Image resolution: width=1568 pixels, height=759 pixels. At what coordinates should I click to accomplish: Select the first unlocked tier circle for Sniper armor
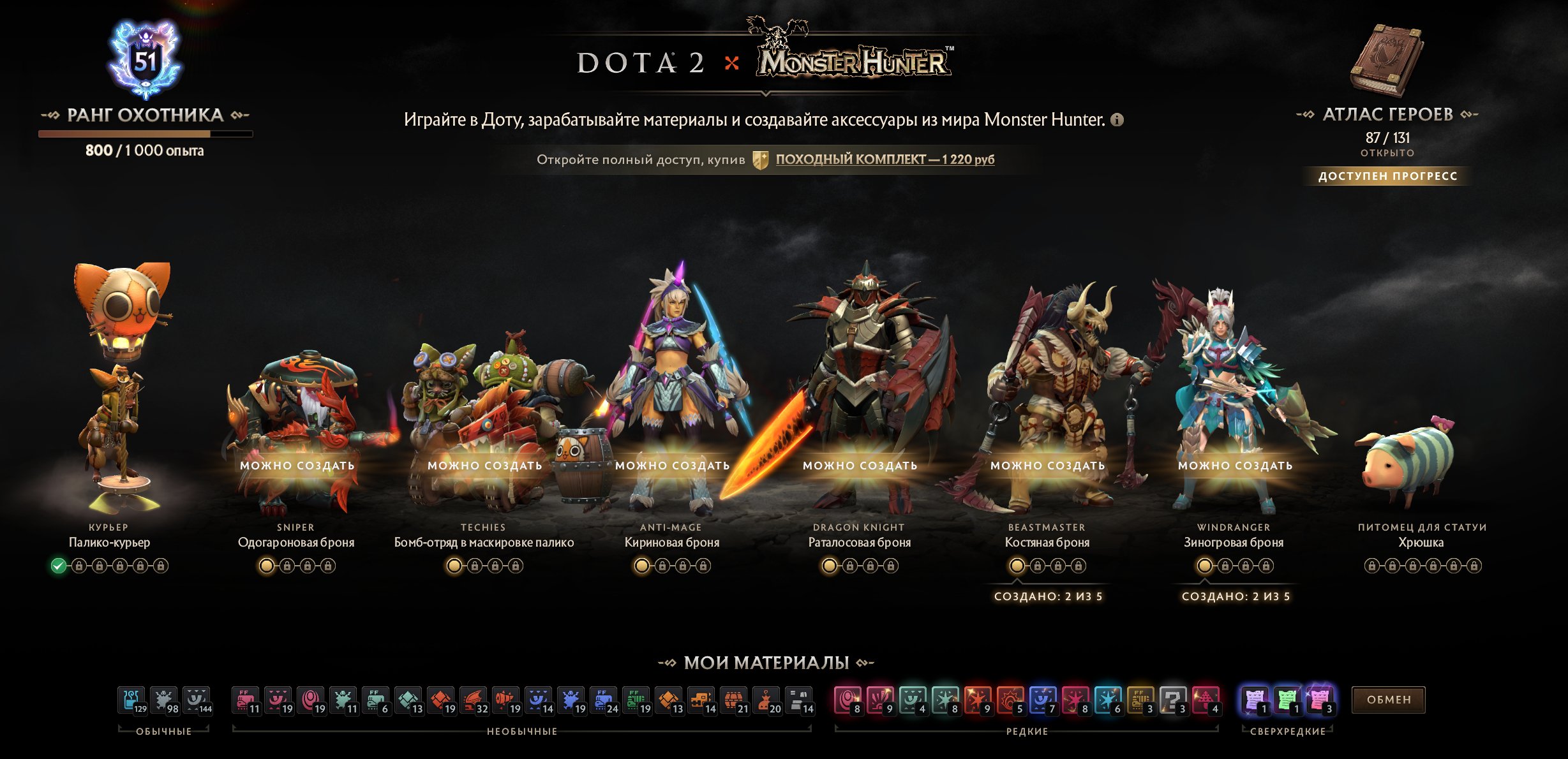(x=266, y=567)
